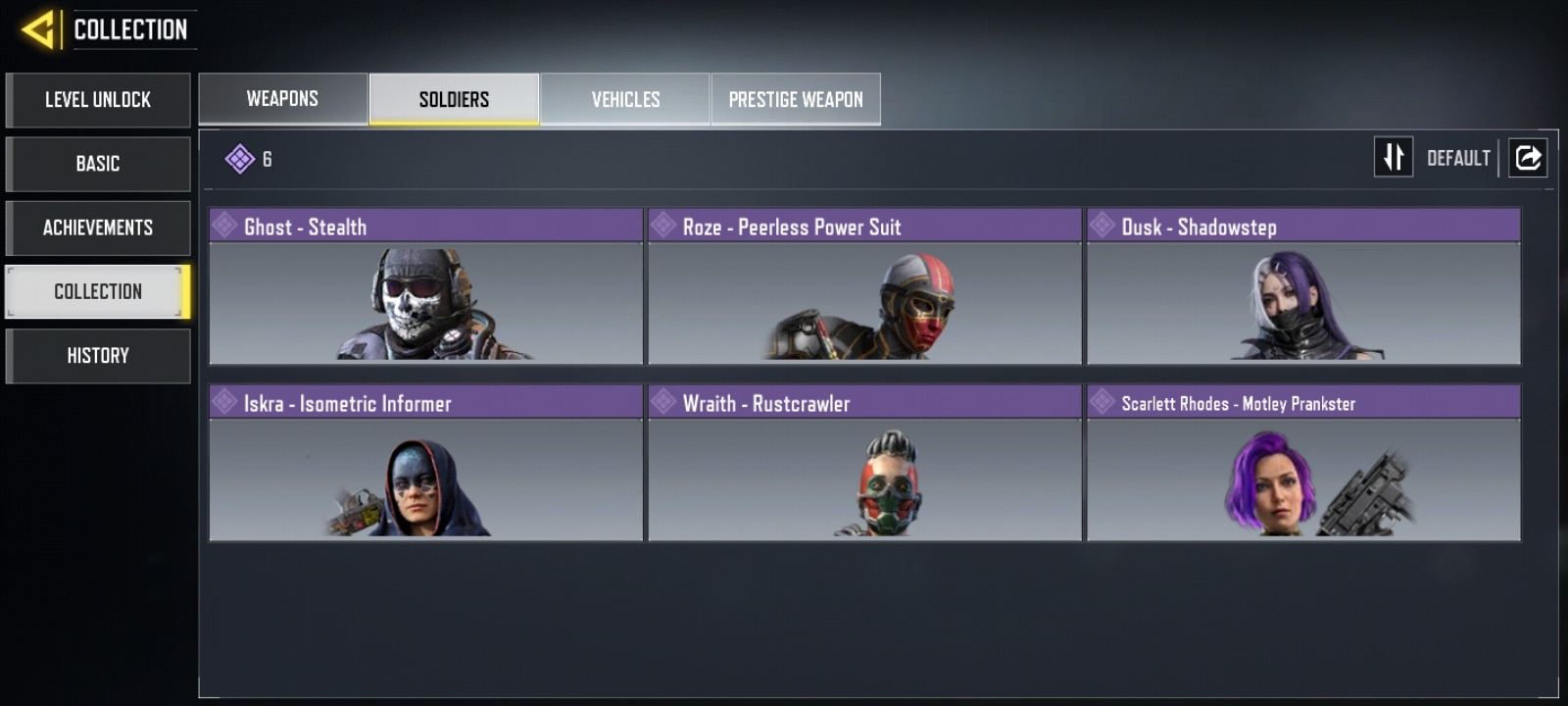Screen dimensions: 1568x706
Task: Select the Basic menu entry
Action: (98, 164)
